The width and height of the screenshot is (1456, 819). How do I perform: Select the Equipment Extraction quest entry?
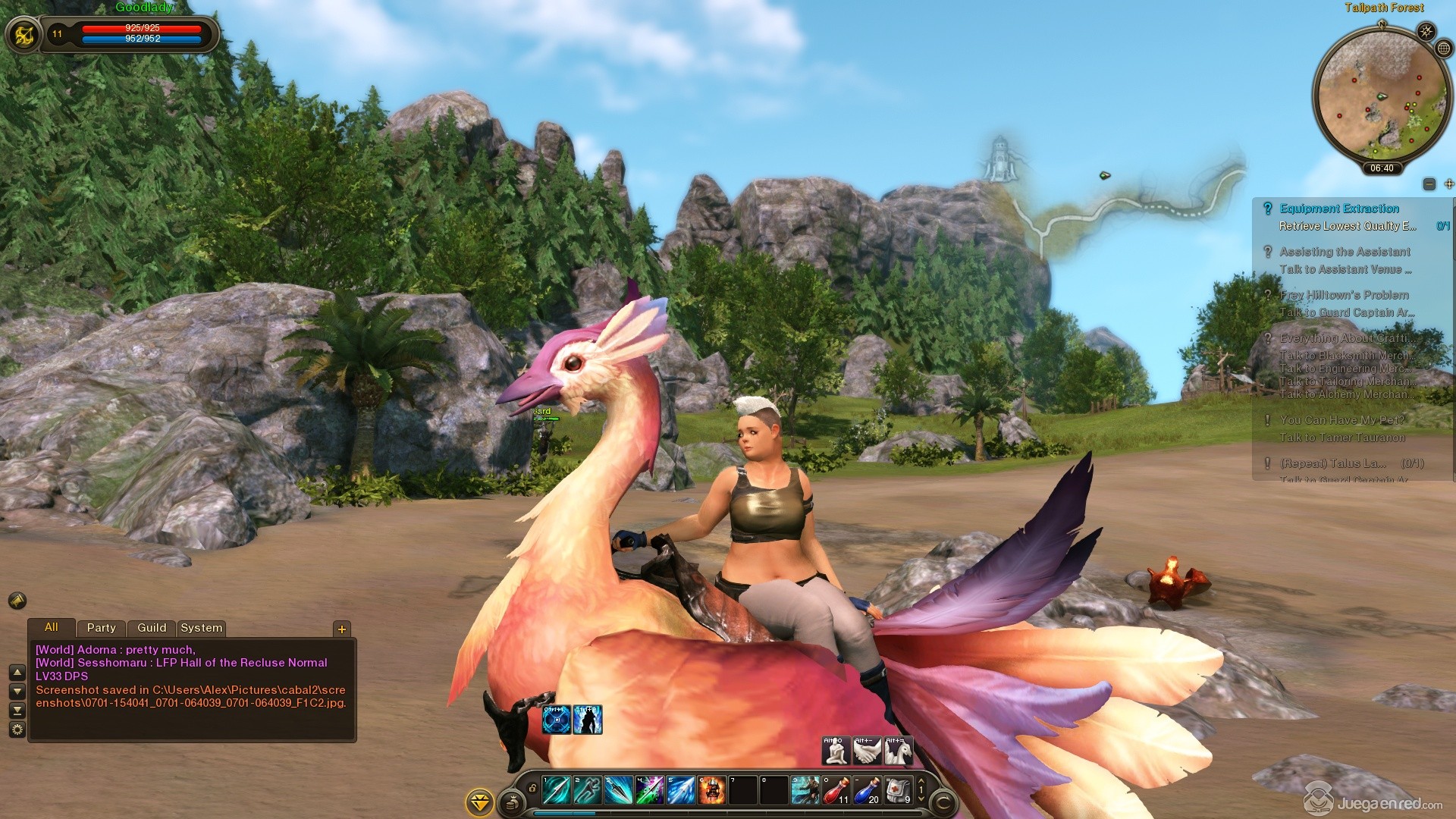(1339, 209)
